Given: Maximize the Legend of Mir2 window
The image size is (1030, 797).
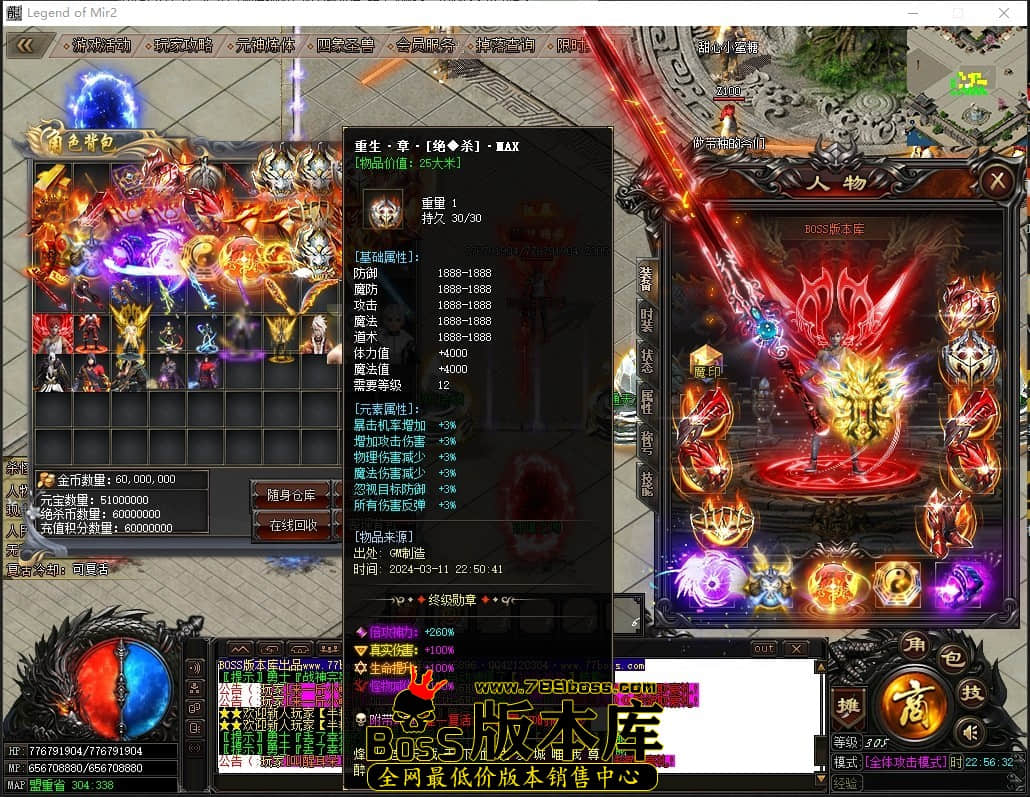Looking at the screenshot, I should click(958, 13).
